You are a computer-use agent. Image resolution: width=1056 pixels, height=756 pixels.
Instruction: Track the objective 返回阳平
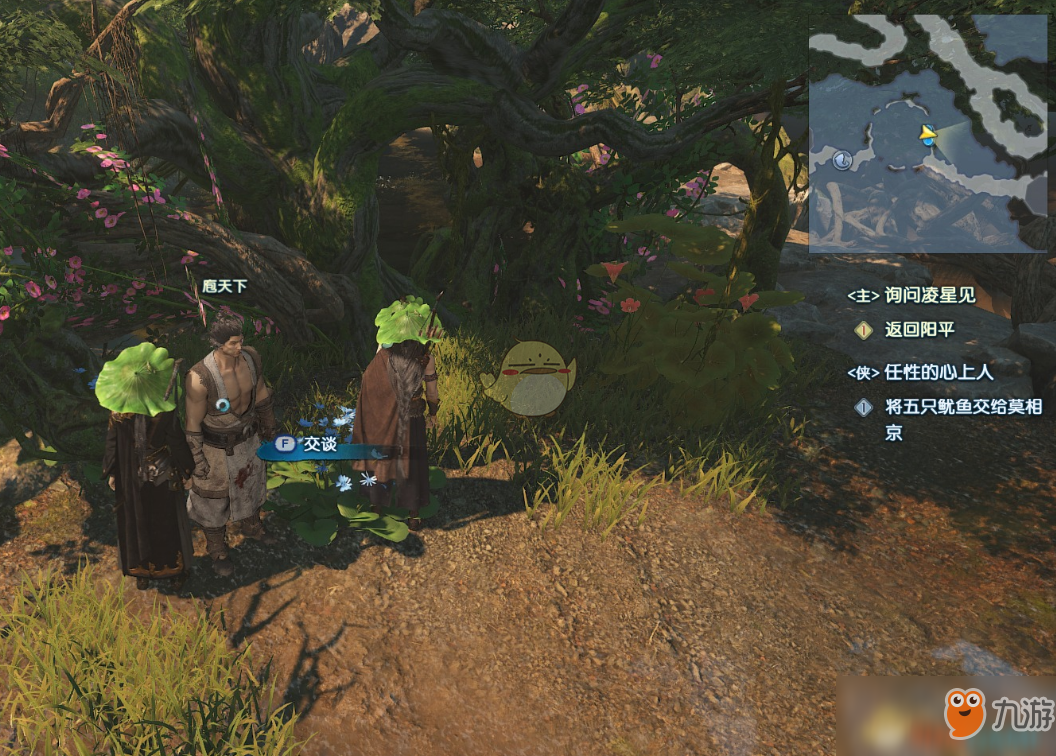tap(918, 329)
